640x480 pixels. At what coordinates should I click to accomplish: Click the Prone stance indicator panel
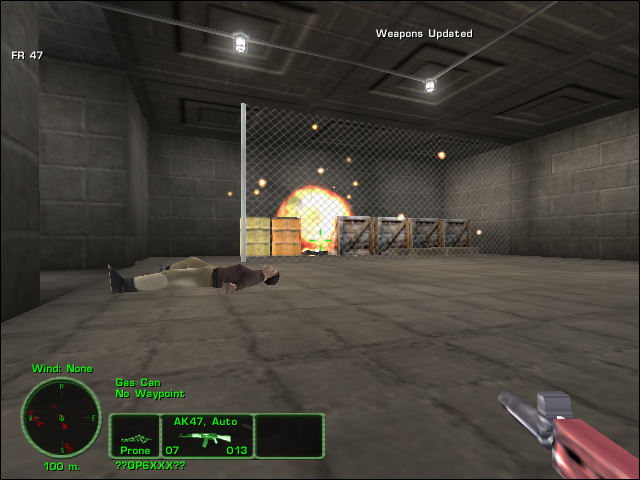pyautogui.click(x=134, y=436)
